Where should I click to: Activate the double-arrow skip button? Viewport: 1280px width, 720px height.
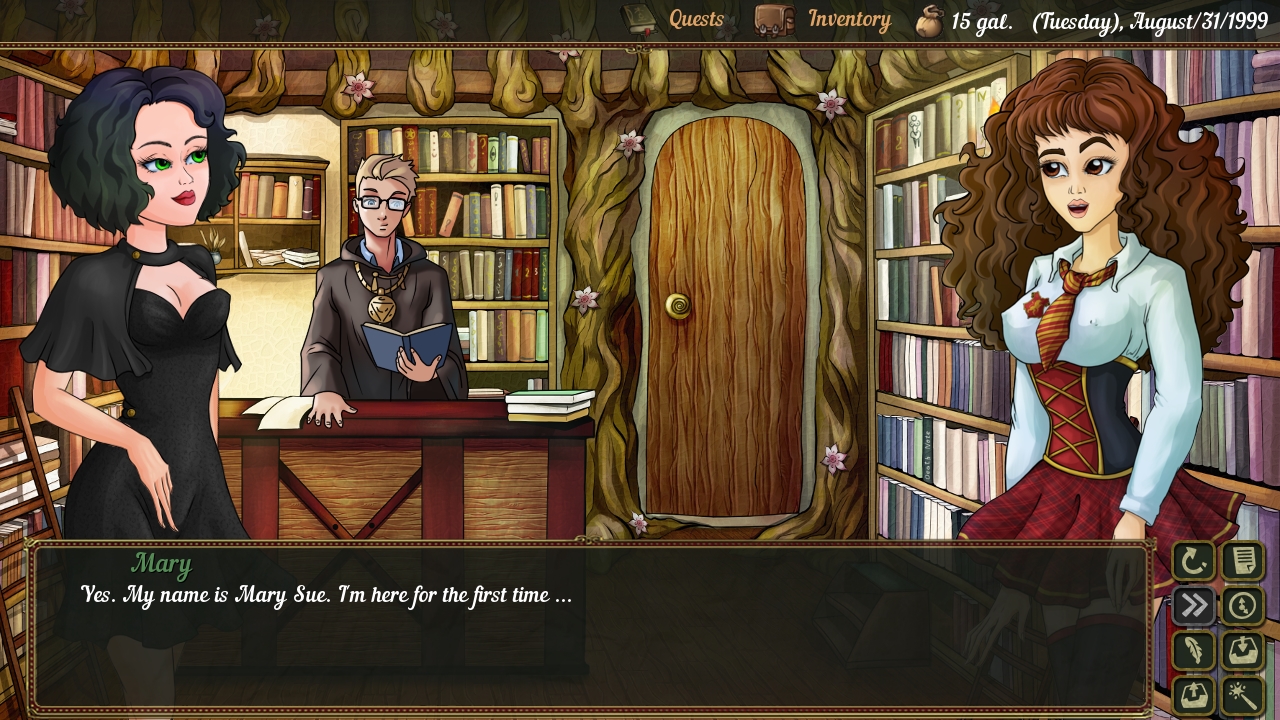click(1194, 606)
